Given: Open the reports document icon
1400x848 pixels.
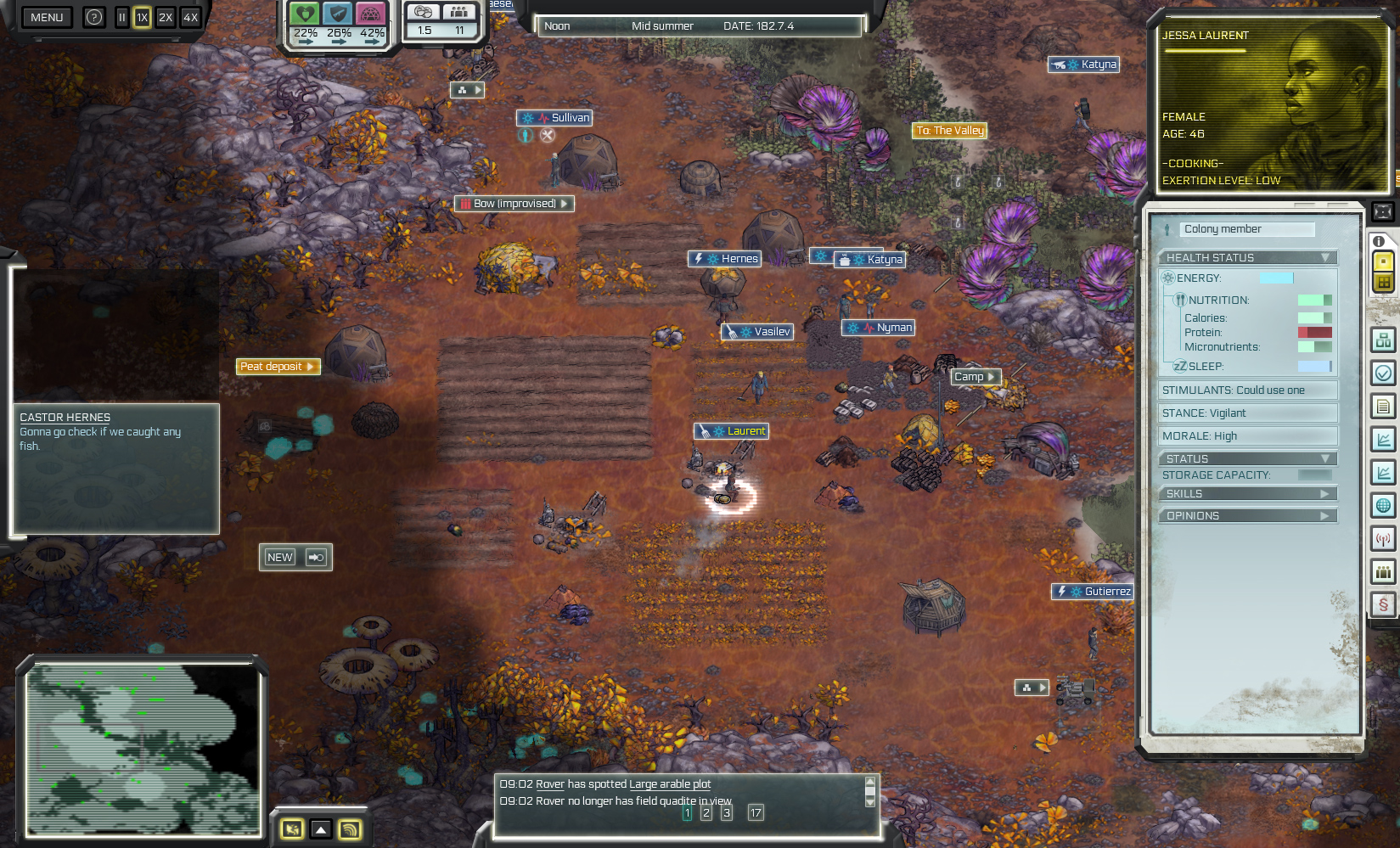Looking at the screenshot, I should click(1382, 405).
